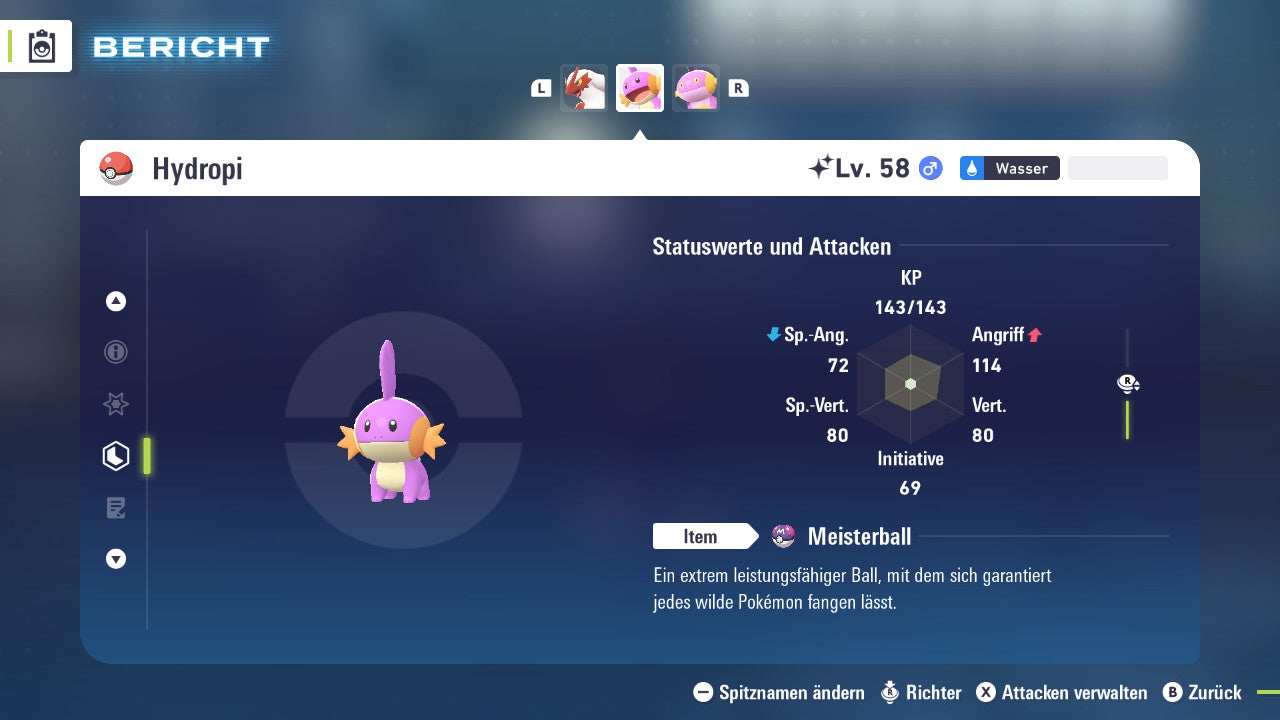Open the Pokémon info summary page
1280x720 pixels.
116,352
